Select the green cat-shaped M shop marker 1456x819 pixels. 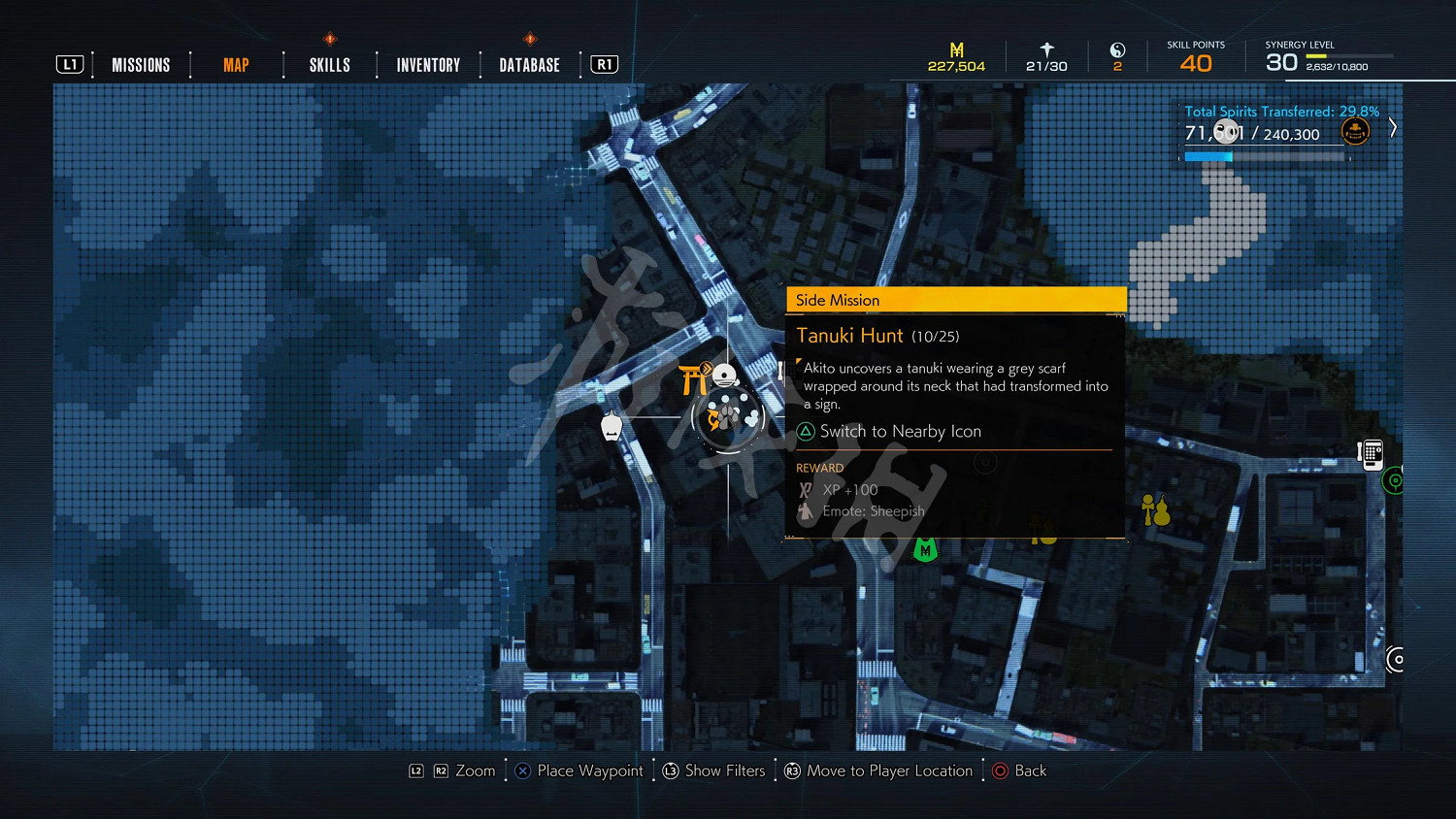[x=925, y=550]
